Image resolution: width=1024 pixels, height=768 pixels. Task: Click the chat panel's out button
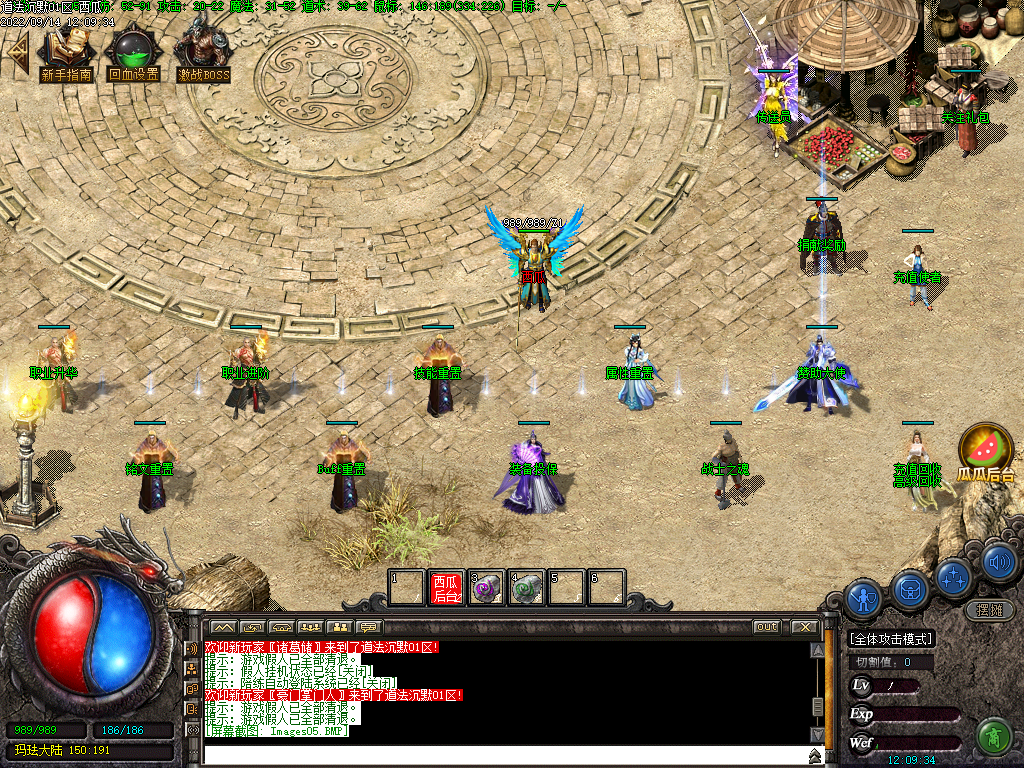[766, 627]
